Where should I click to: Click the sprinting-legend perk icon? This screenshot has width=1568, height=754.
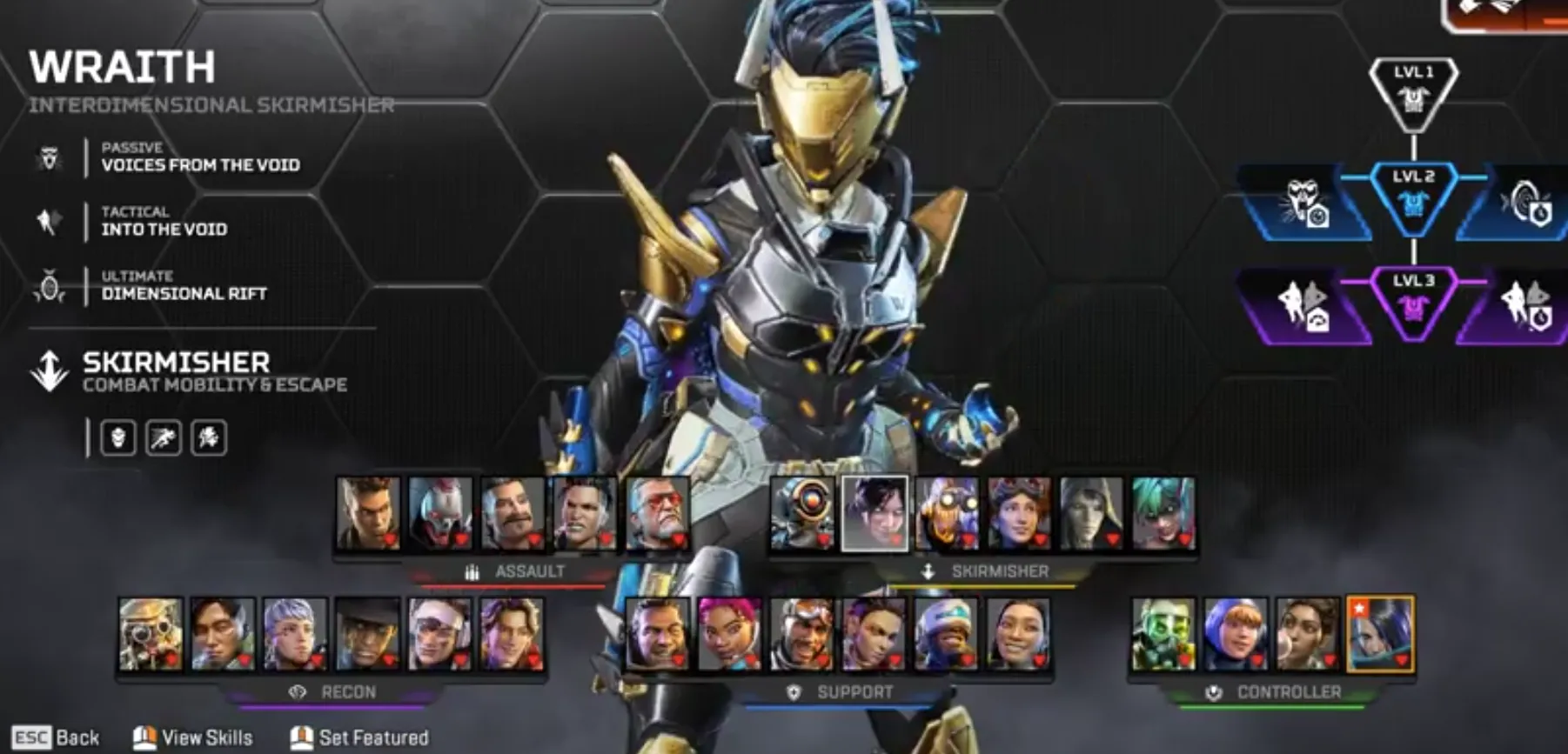coord(165,439)
